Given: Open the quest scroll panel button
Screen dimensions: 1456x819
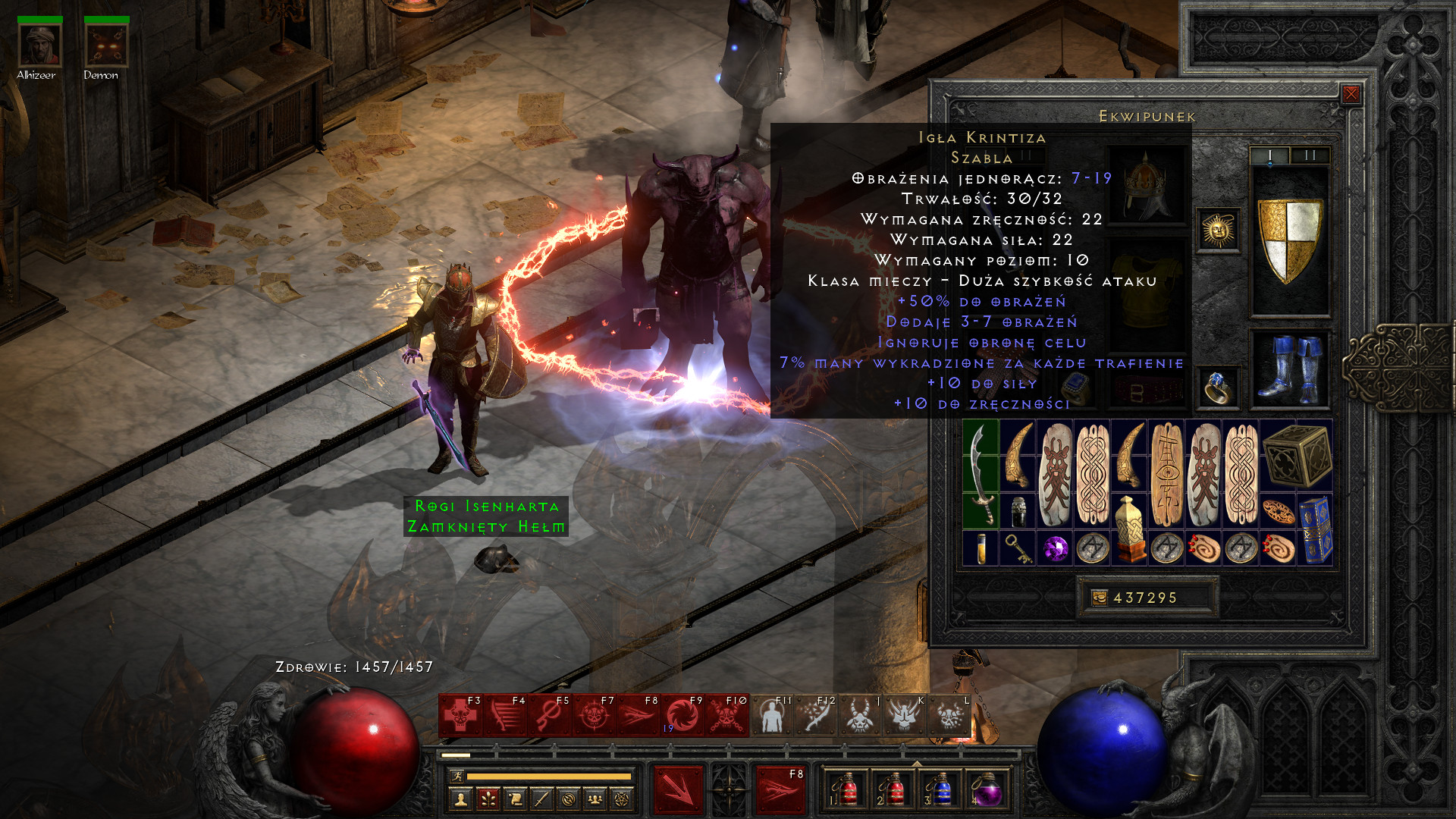Looking at the screenshot, I should [514, 799].
